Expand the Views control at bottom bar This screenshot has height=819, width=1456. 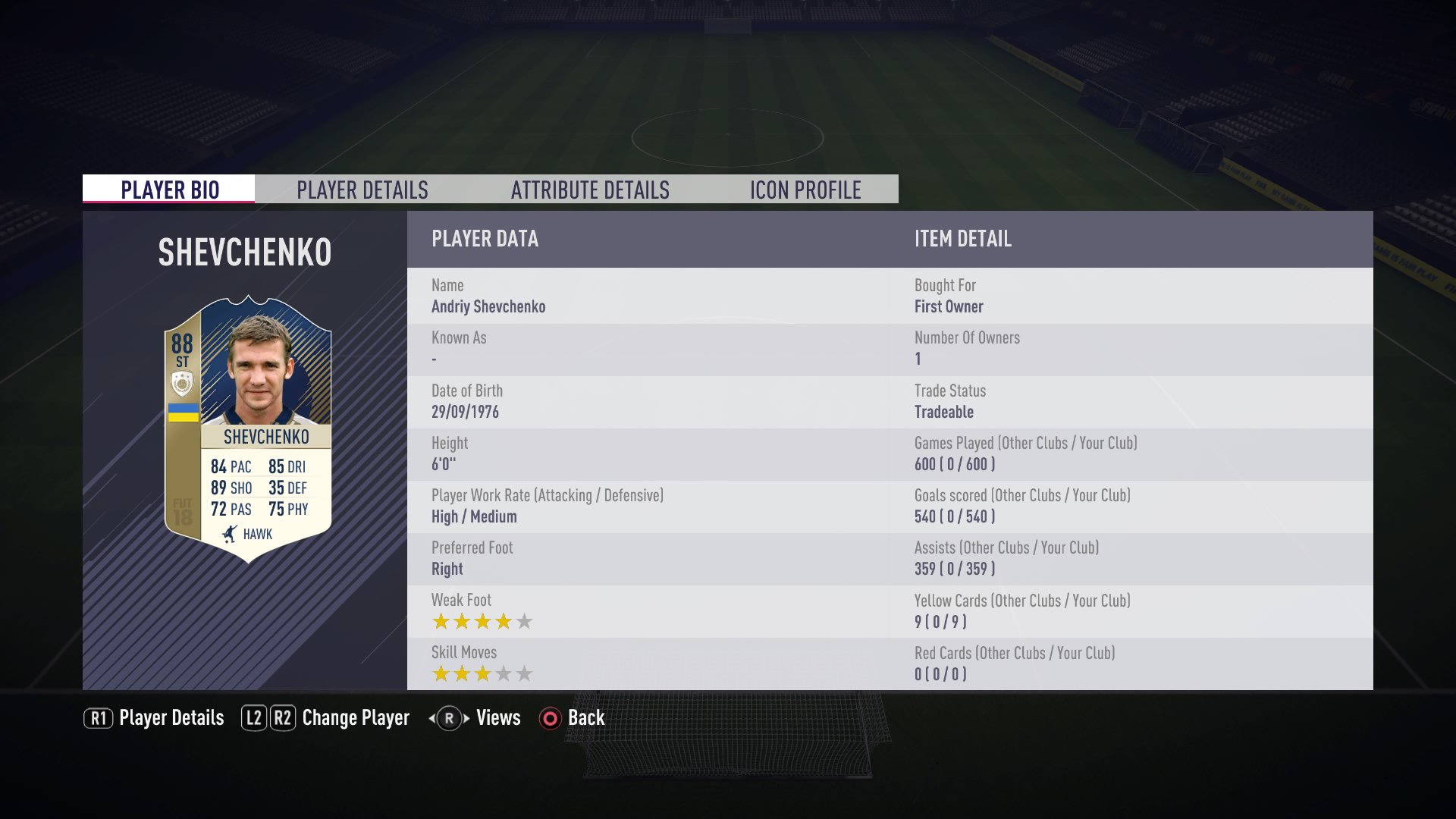(497, 717)
